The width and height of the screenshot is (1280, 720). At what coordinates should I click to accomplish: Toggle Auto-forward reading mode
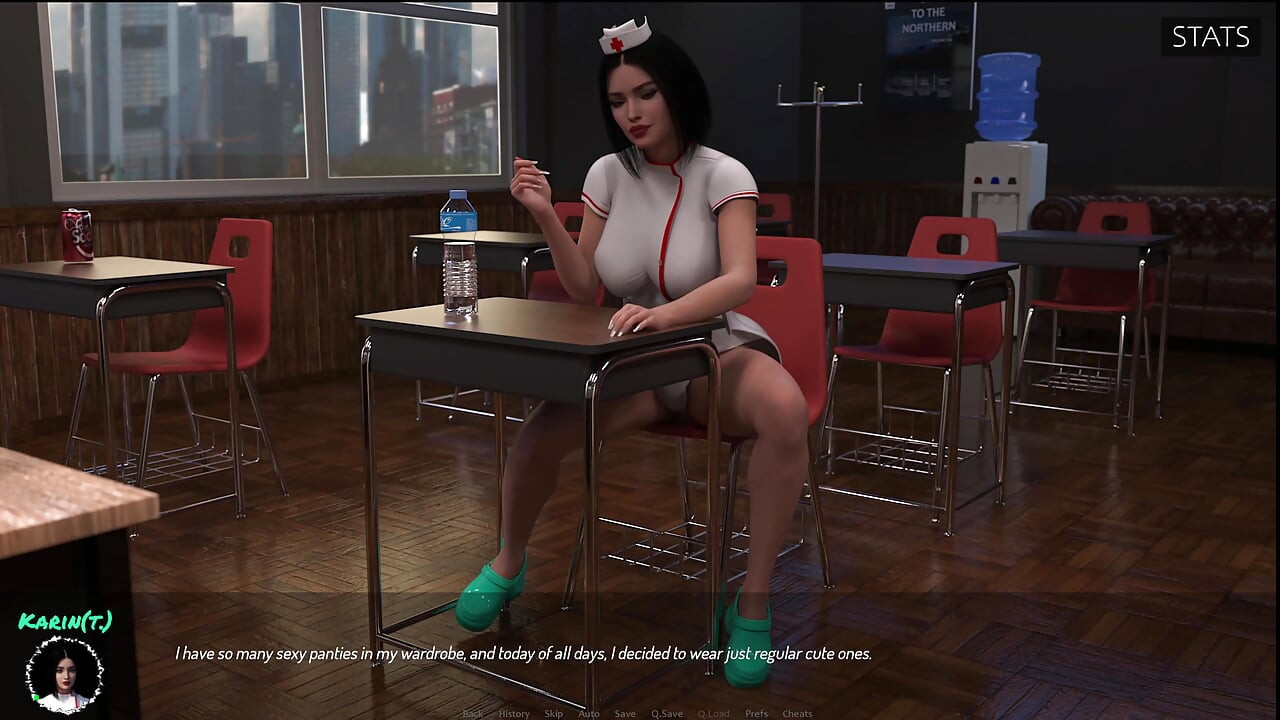tap(588, 714)
